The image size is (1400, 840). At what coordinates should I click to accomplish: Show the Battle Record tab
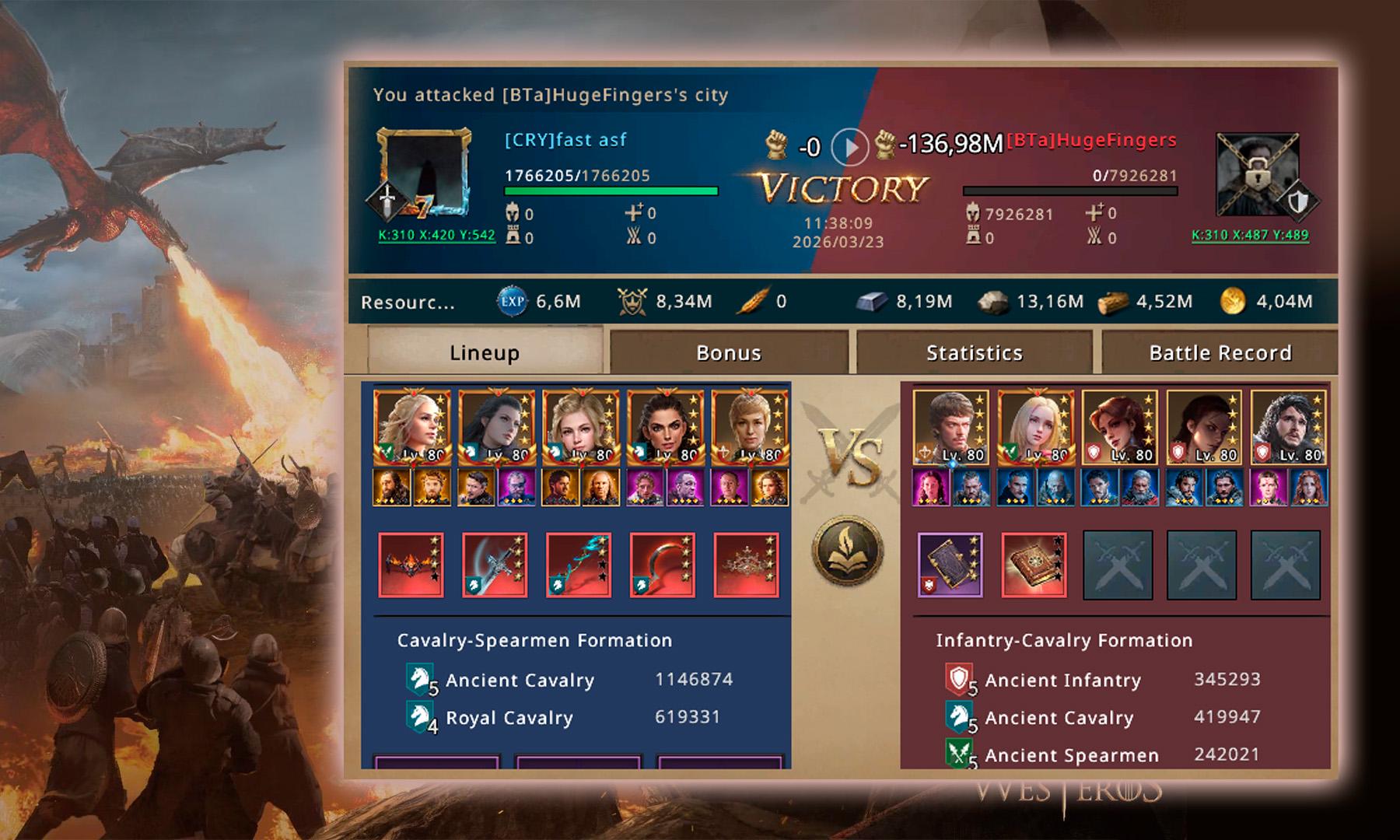(1220, 353)
